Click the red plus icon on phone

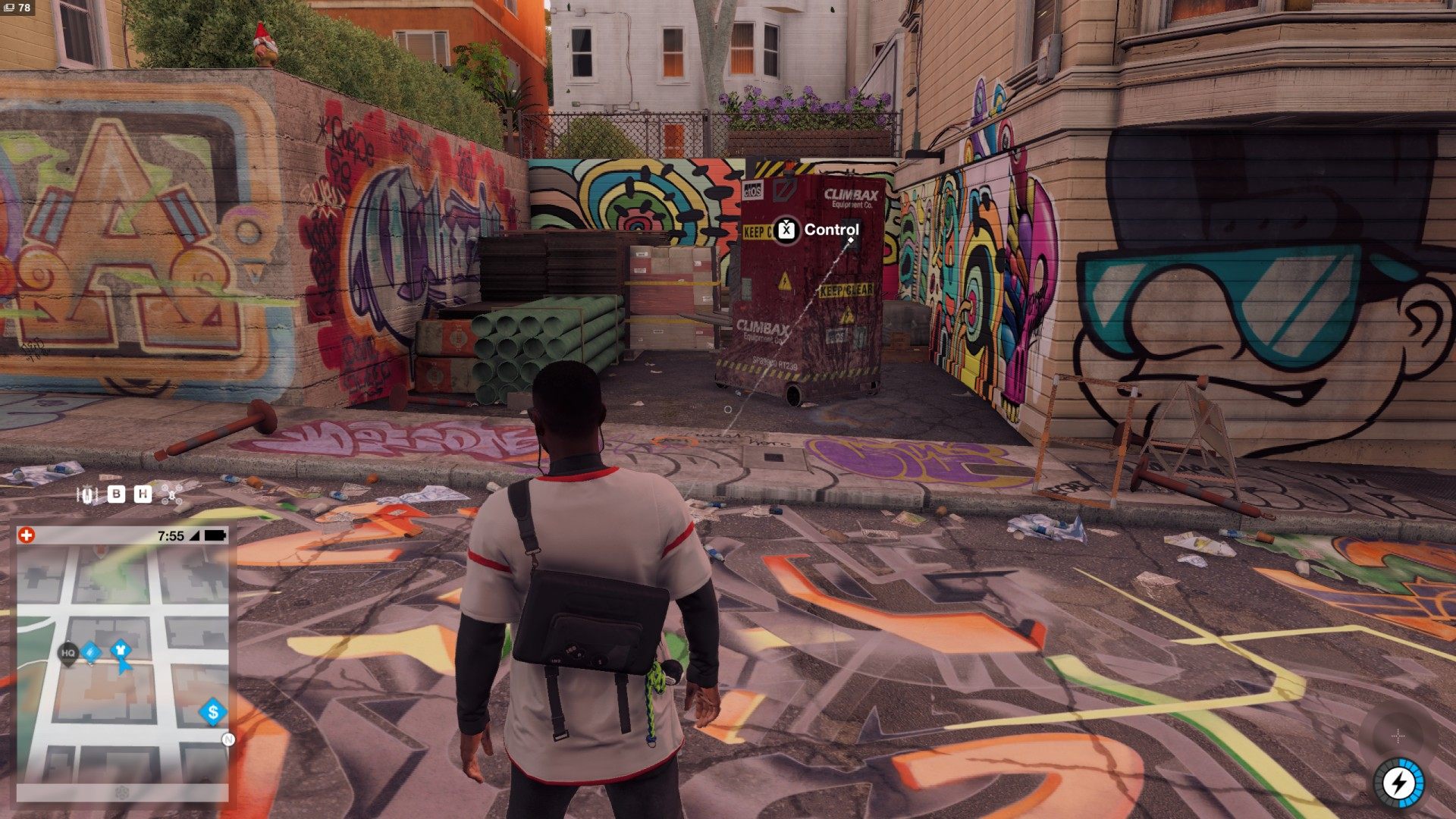pos(27,535)
